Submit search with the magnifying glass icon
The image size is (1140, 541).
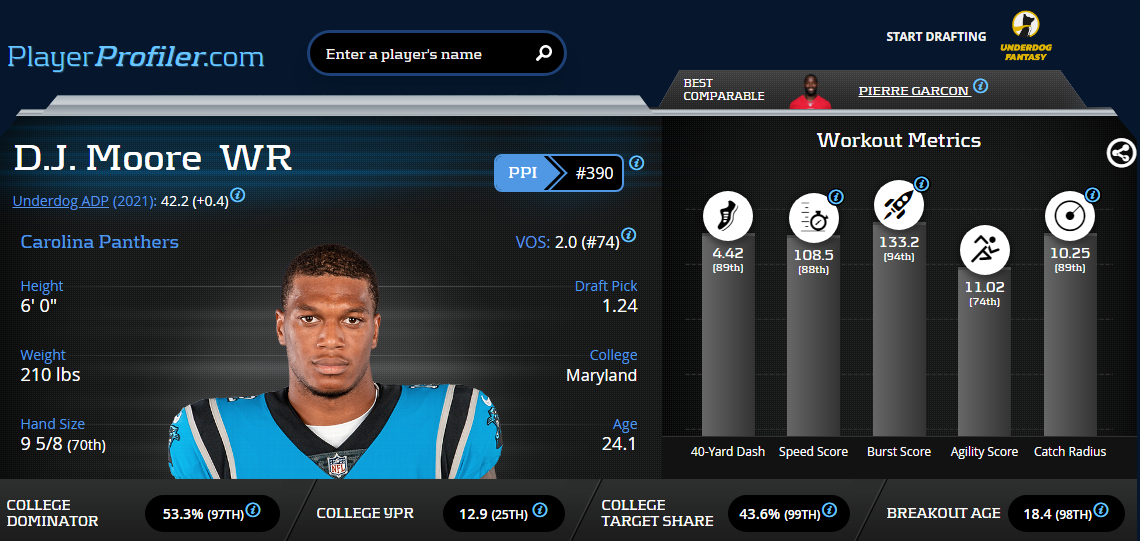pyautogui.click(x=544, y=54)
